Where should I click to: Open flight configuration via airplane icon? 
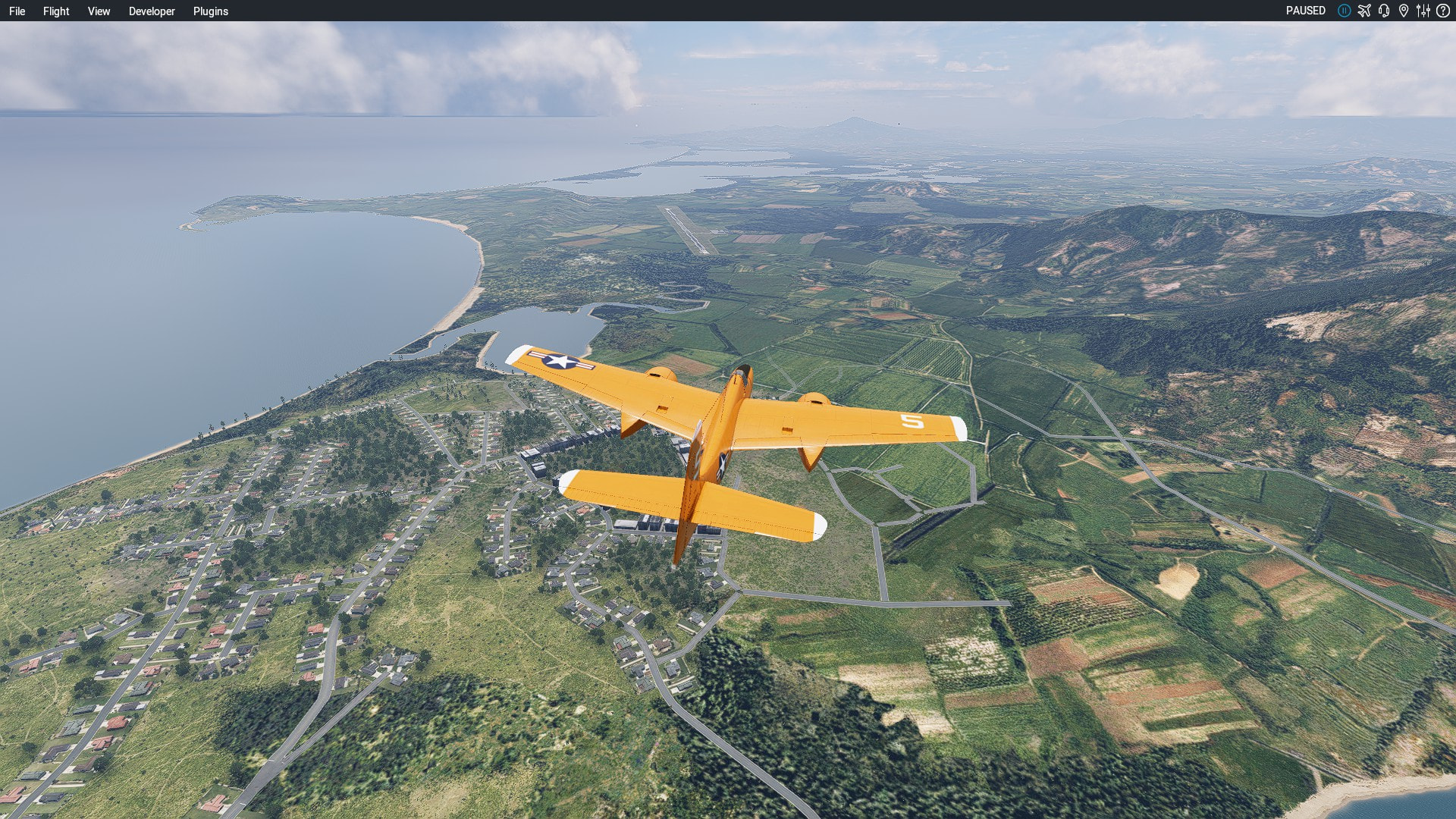click(x=1364, y=11)
